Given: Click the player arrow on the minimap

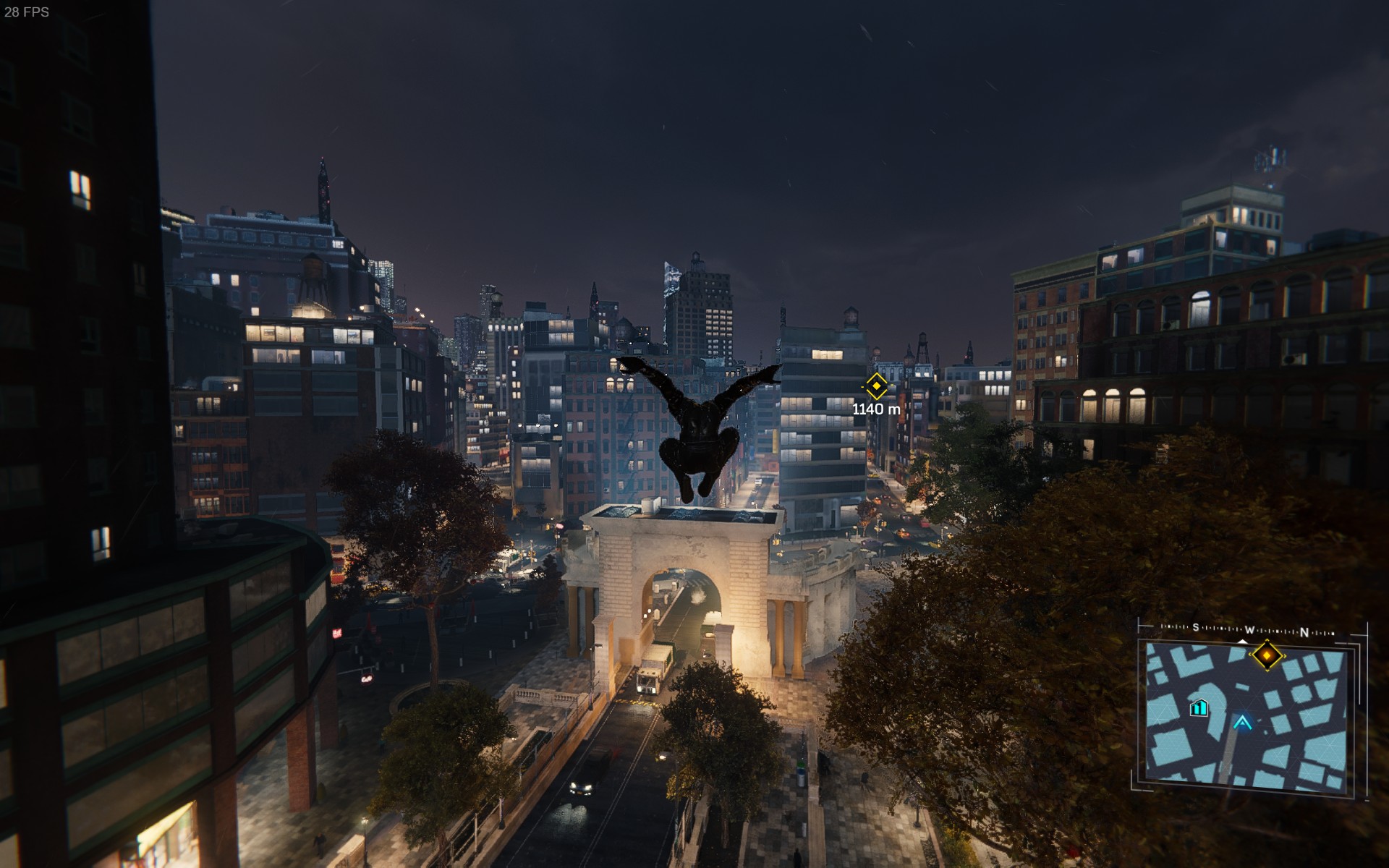Looking at the screenshot, I should click(x=1243, y=721).
